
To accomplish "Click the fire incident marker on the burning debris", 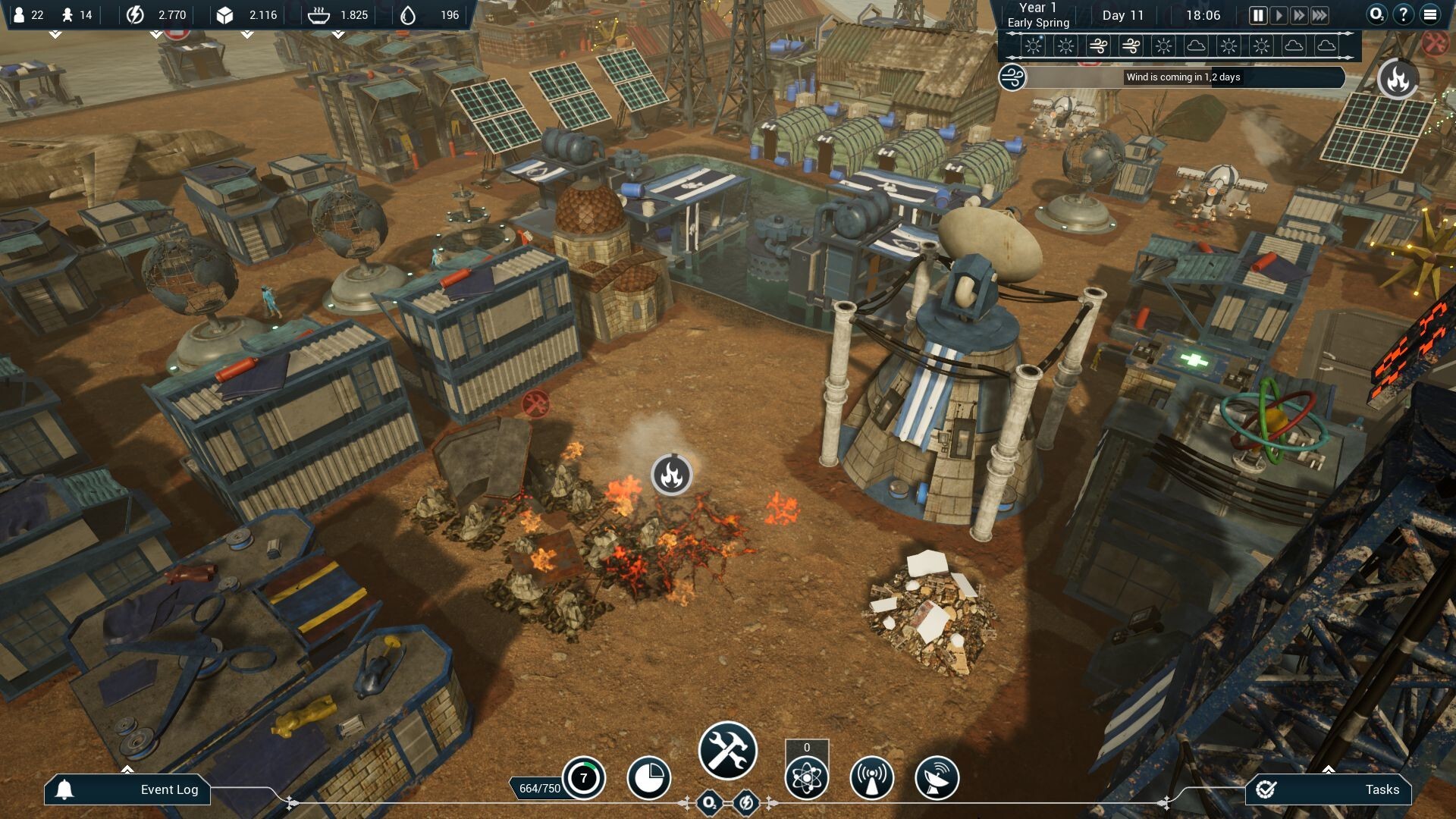I will pos(670,475).
